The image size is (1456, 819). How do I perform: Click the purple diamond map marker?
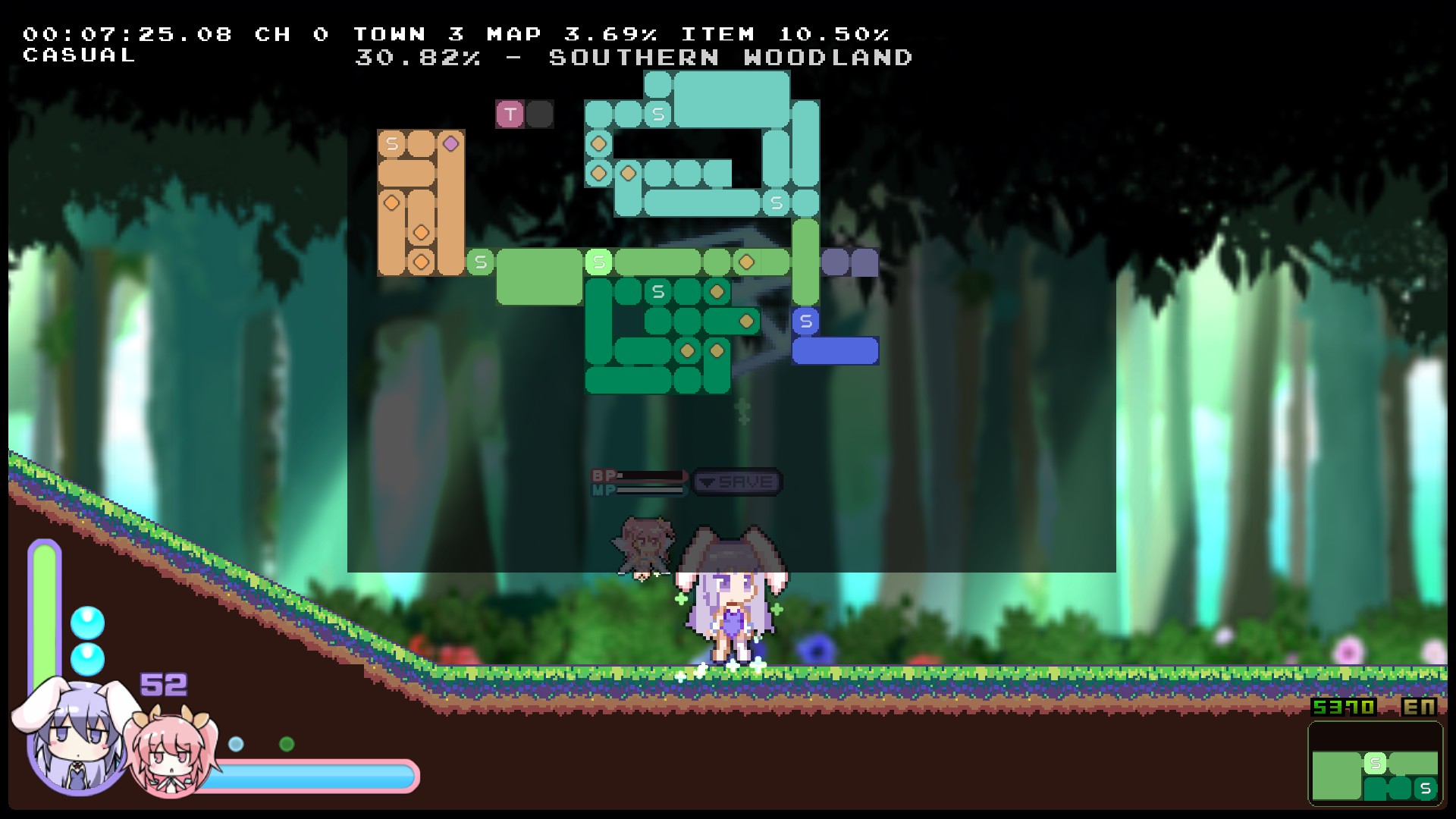pyautogui.click(x=450, y=143)
